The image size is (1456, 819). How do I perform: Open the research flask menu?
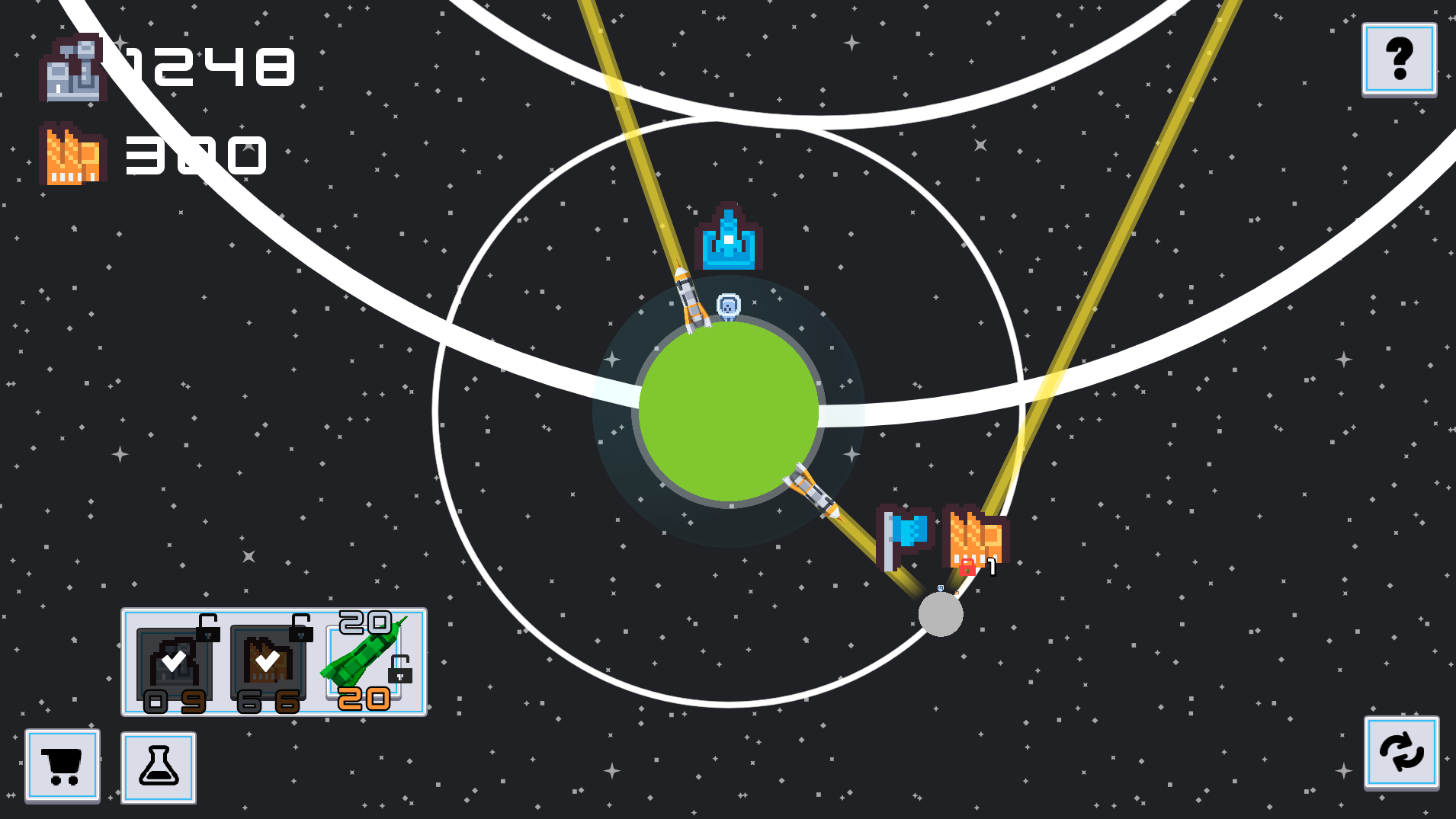click(158, 767)
